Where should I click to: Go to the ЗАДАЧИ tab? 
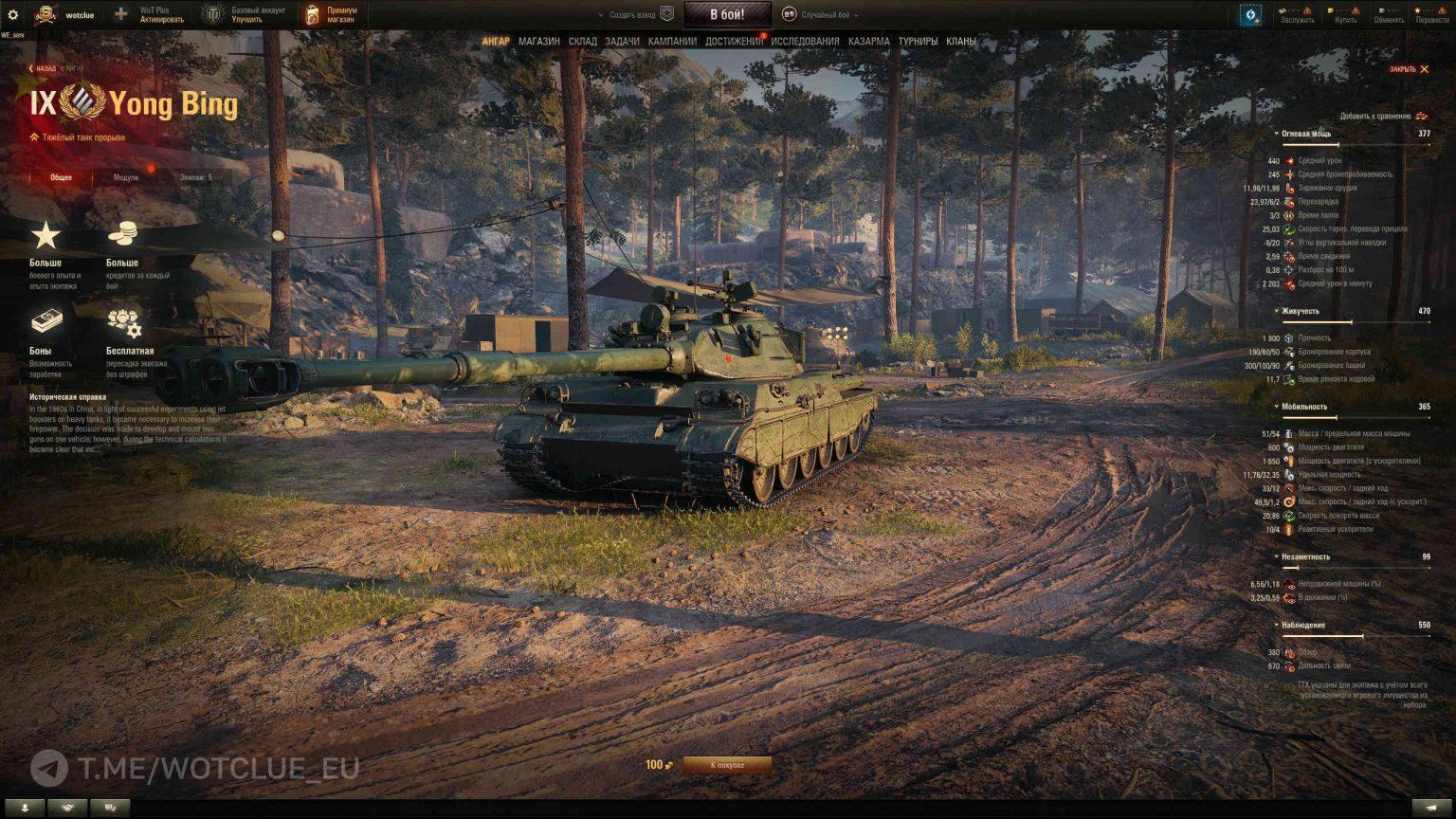pos(622,42)
